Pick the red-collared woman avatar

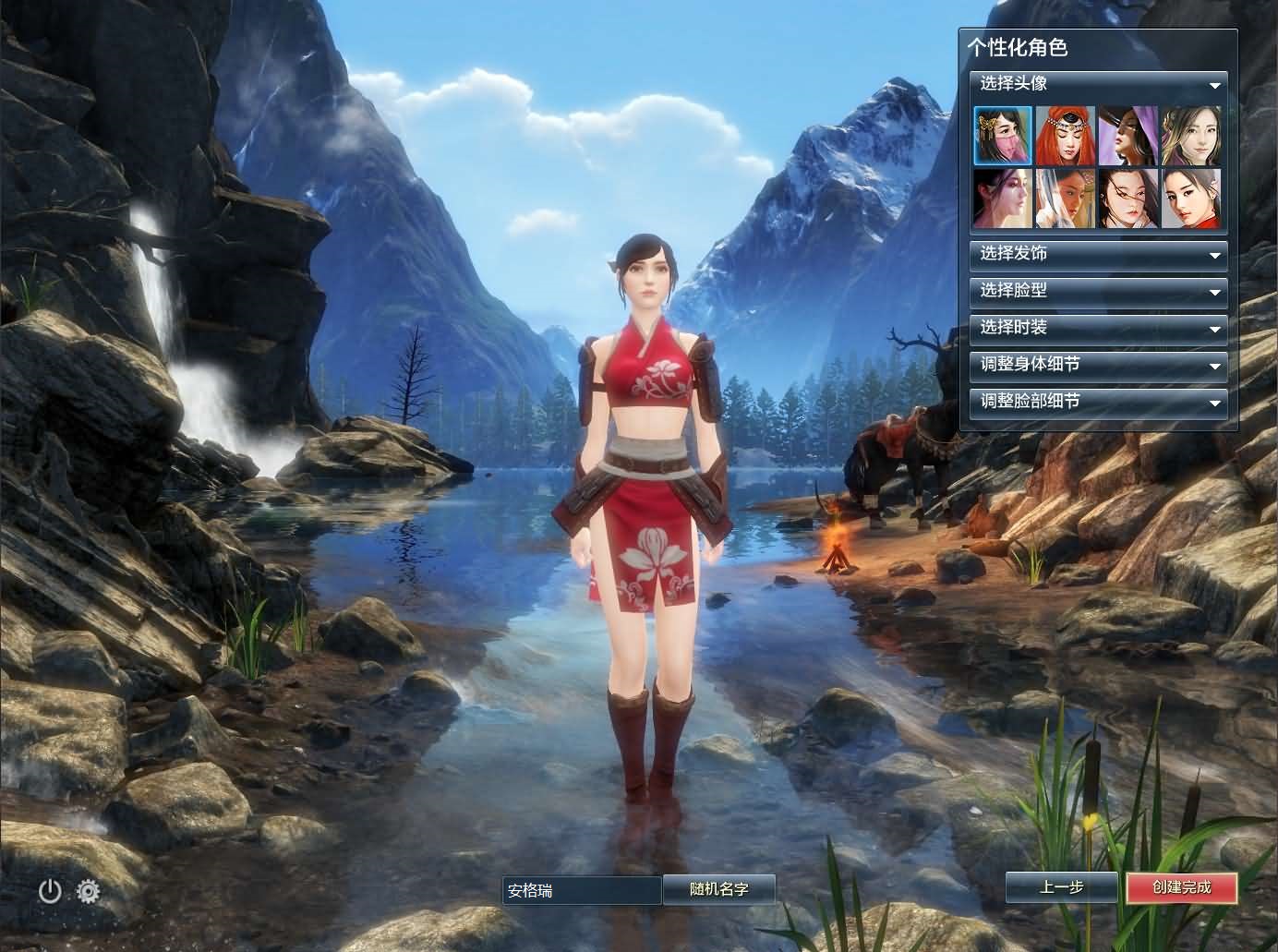click(1190, 198)
